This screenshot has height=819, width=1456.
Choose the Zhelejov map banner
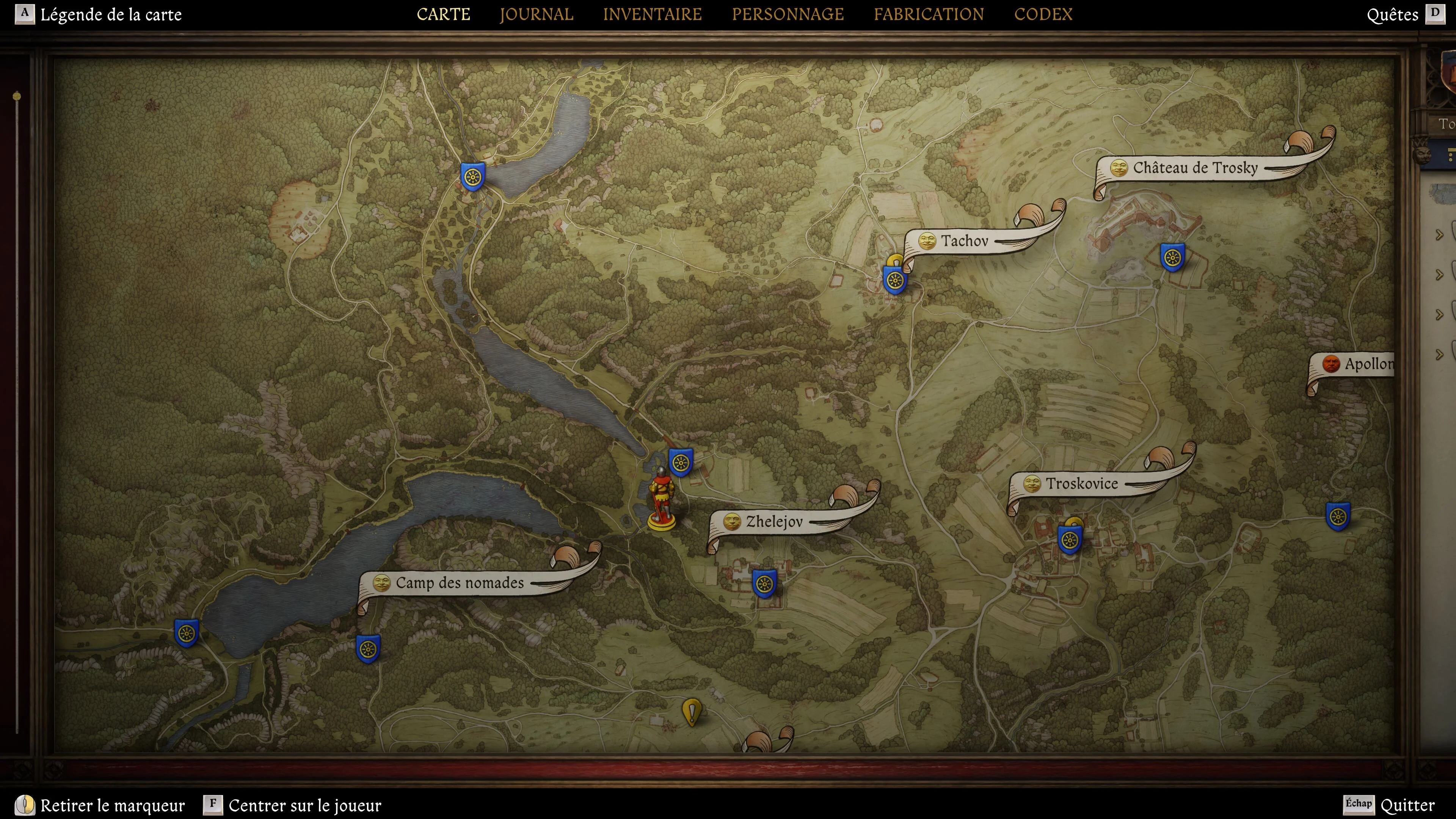click(773, 522)
